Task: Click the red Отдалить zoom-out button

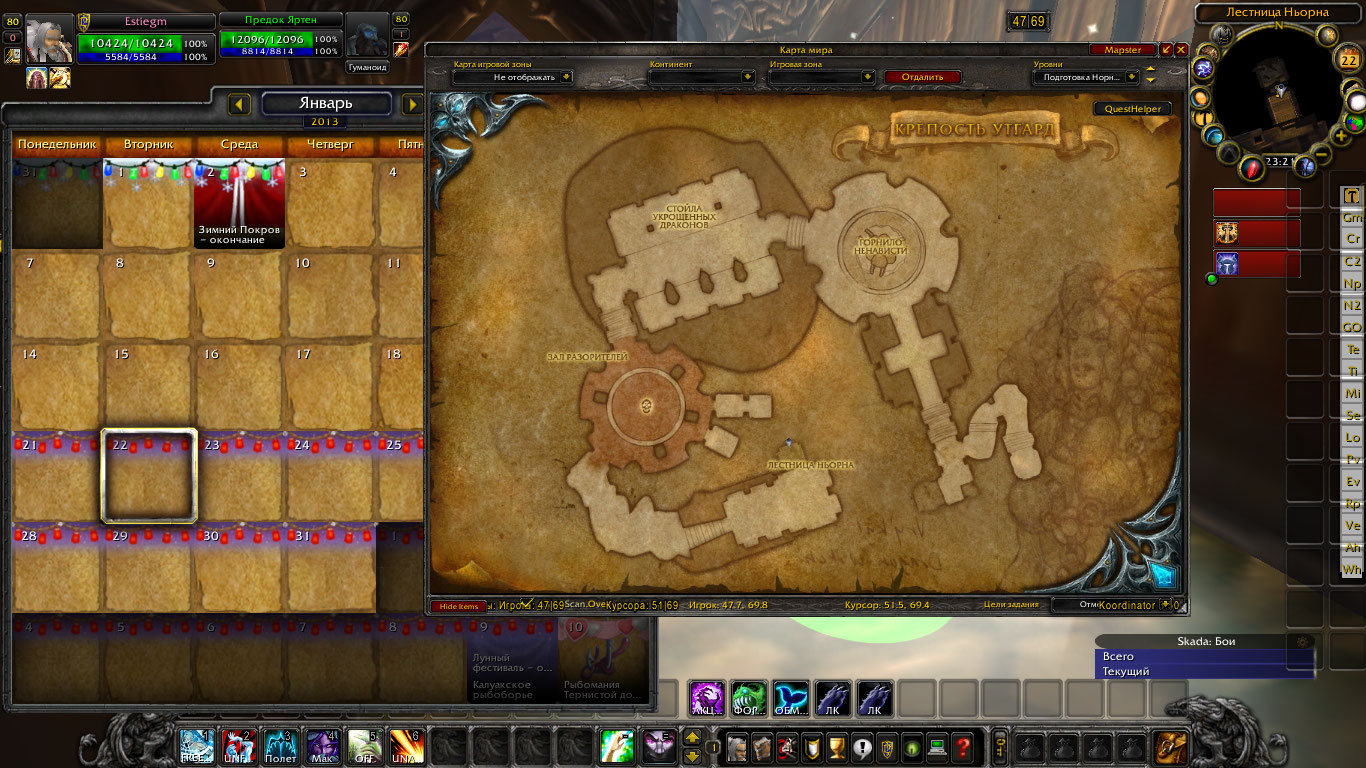Action: coord(921,77)
